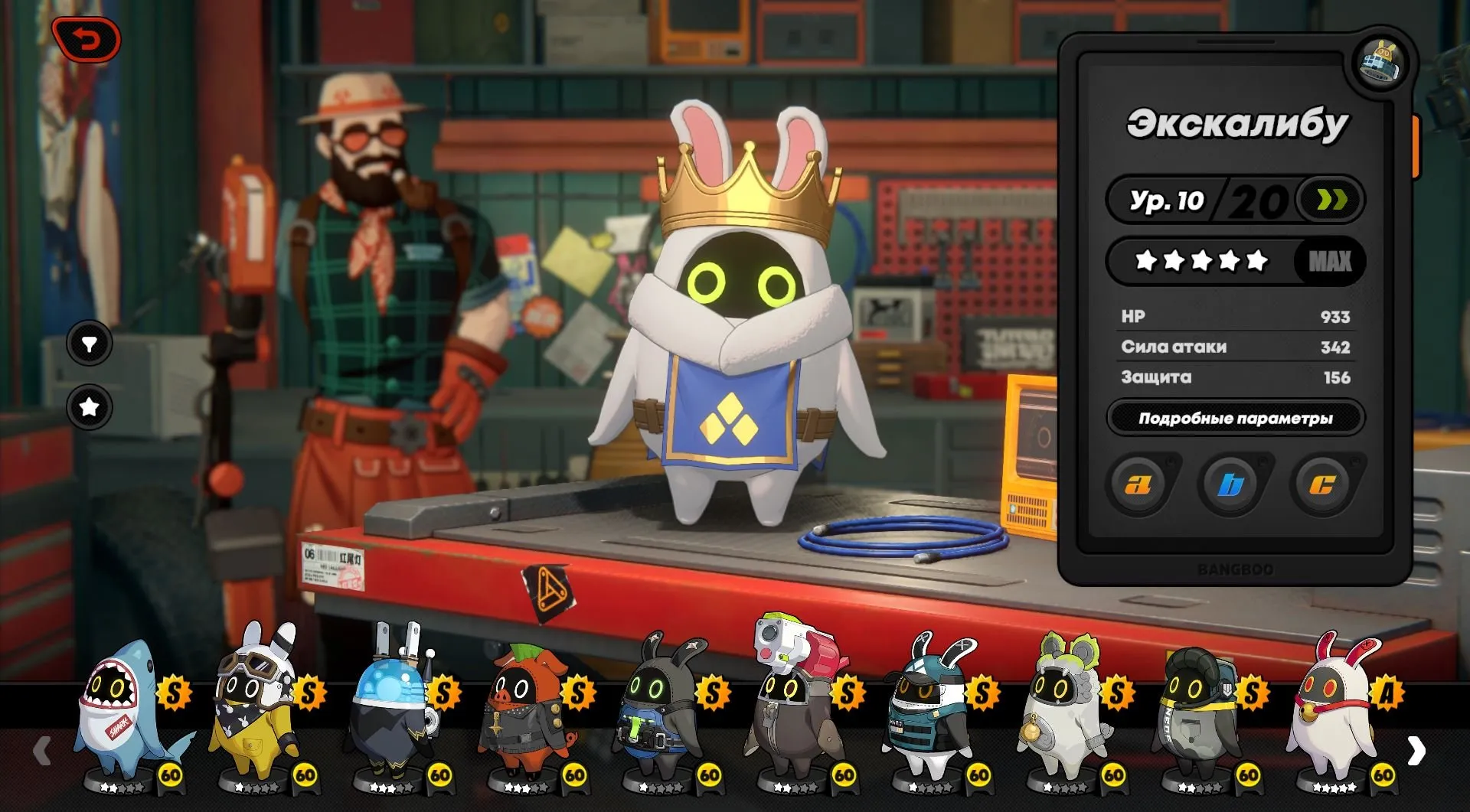View the orange 'c' skill
Viewport: 1470px width, 812px height.
pos(1322,484)
